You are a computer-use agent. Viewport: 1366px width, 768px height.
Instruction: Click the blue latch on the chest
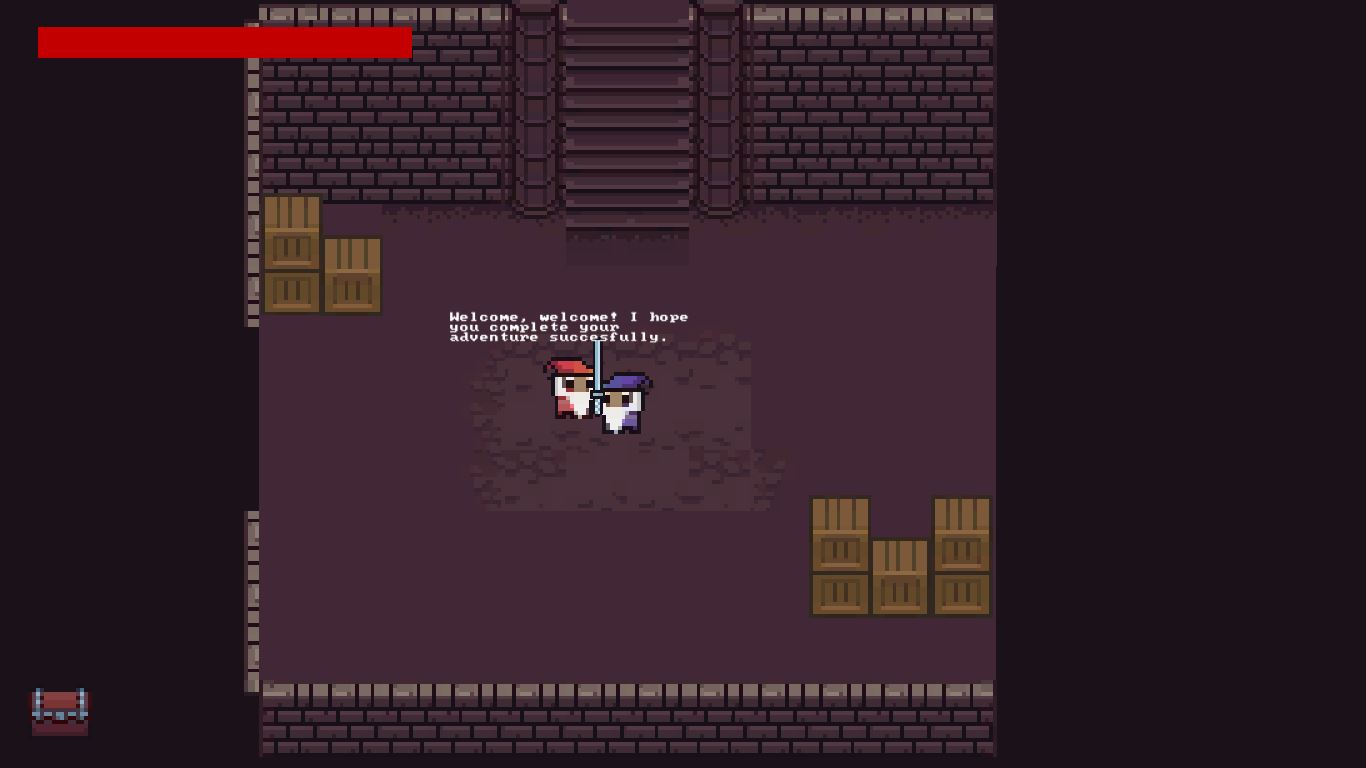[x=60, y=714]
